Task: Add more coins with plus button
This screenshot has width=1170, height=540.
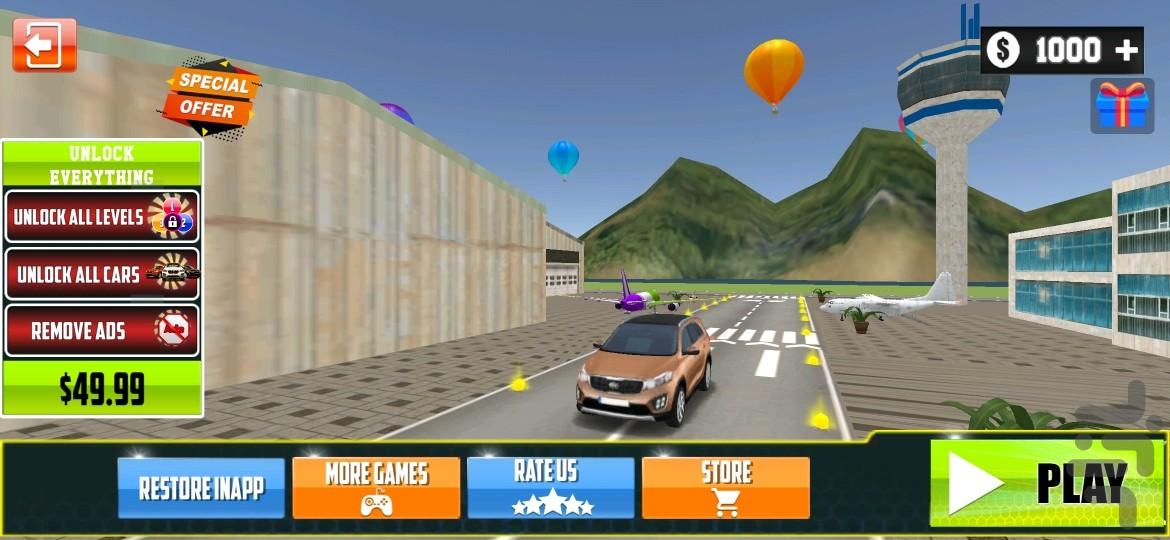Action: 1127,50
